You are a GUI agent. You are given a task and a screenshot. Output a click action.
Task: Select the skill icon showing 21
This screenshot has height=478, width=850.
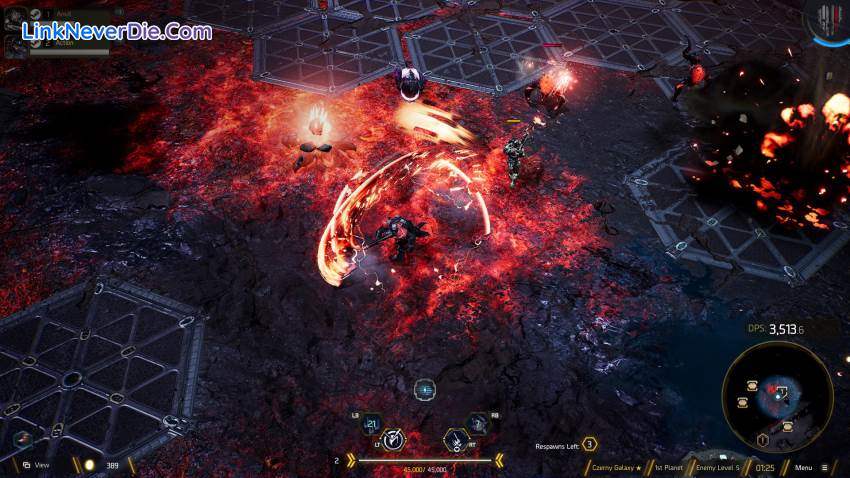coord(372,424)
